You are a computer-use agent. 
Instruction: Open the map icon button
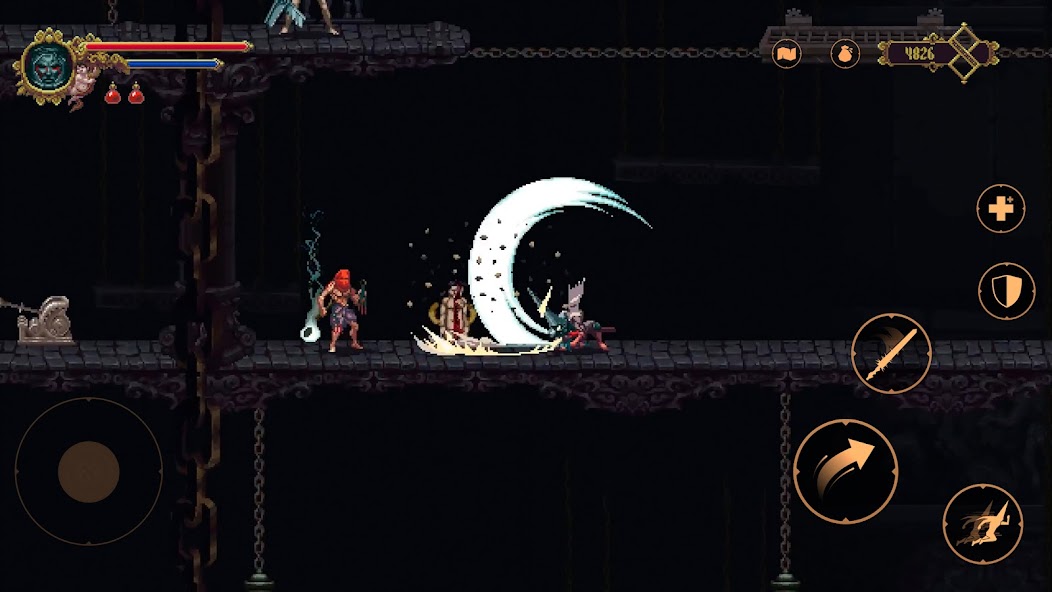787,53
